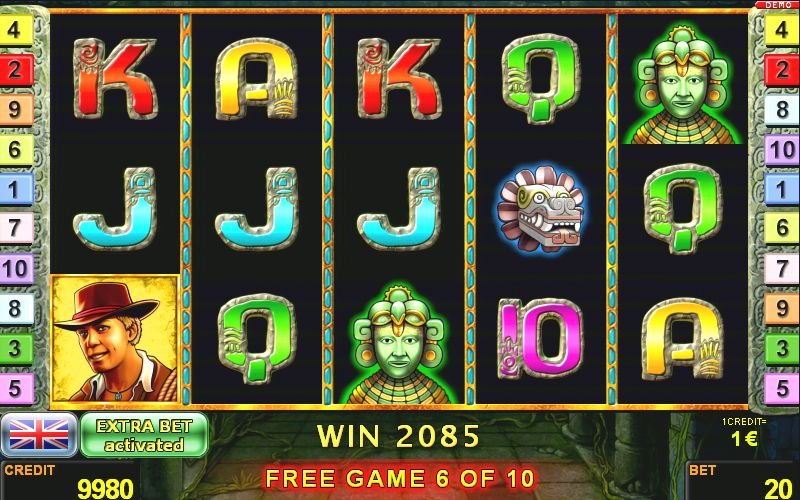Toggle the Extra Bet activated button
Viewport: 800px width, 500px height.
(144, 435)
